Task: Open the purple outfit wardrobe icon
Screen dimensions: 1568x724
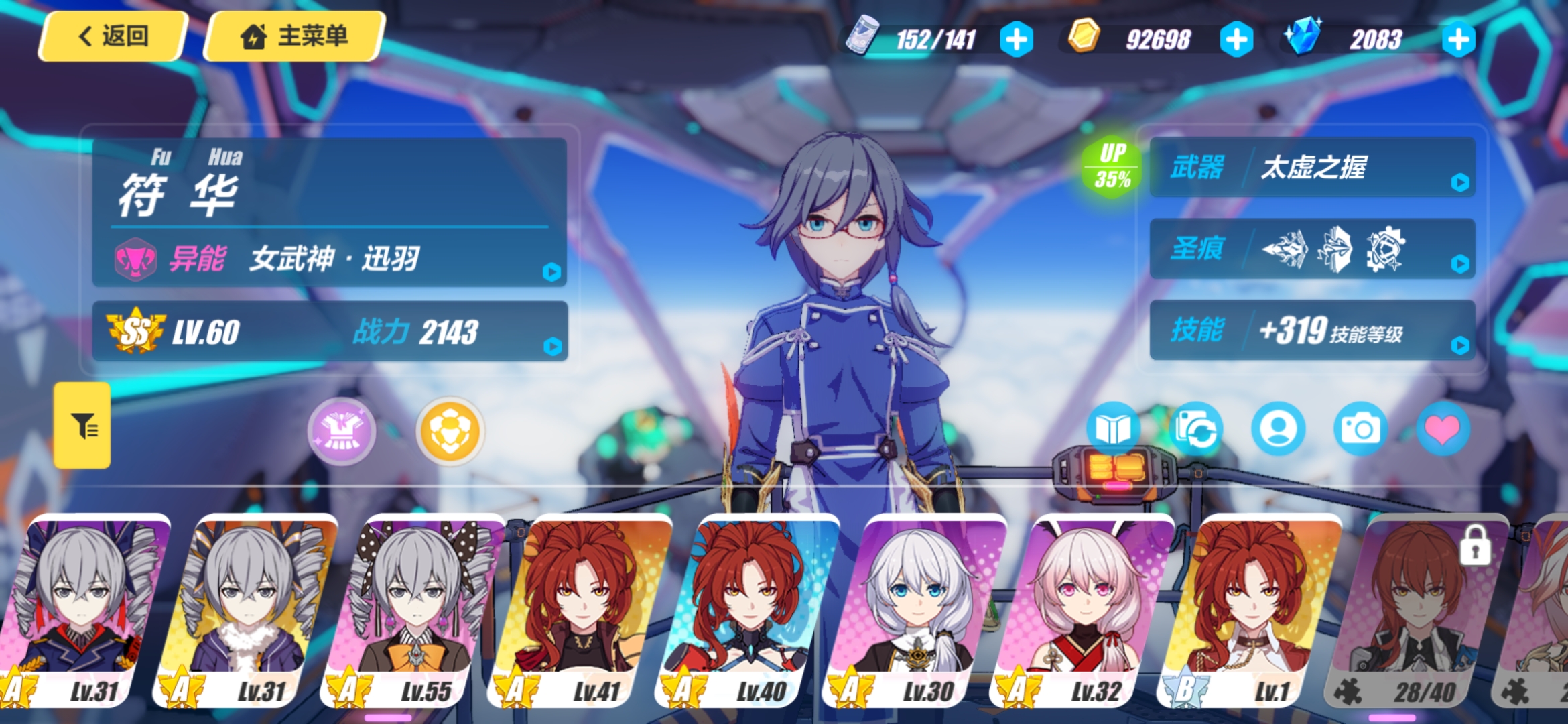Action: pyautogui.click(x=342, y=431)
